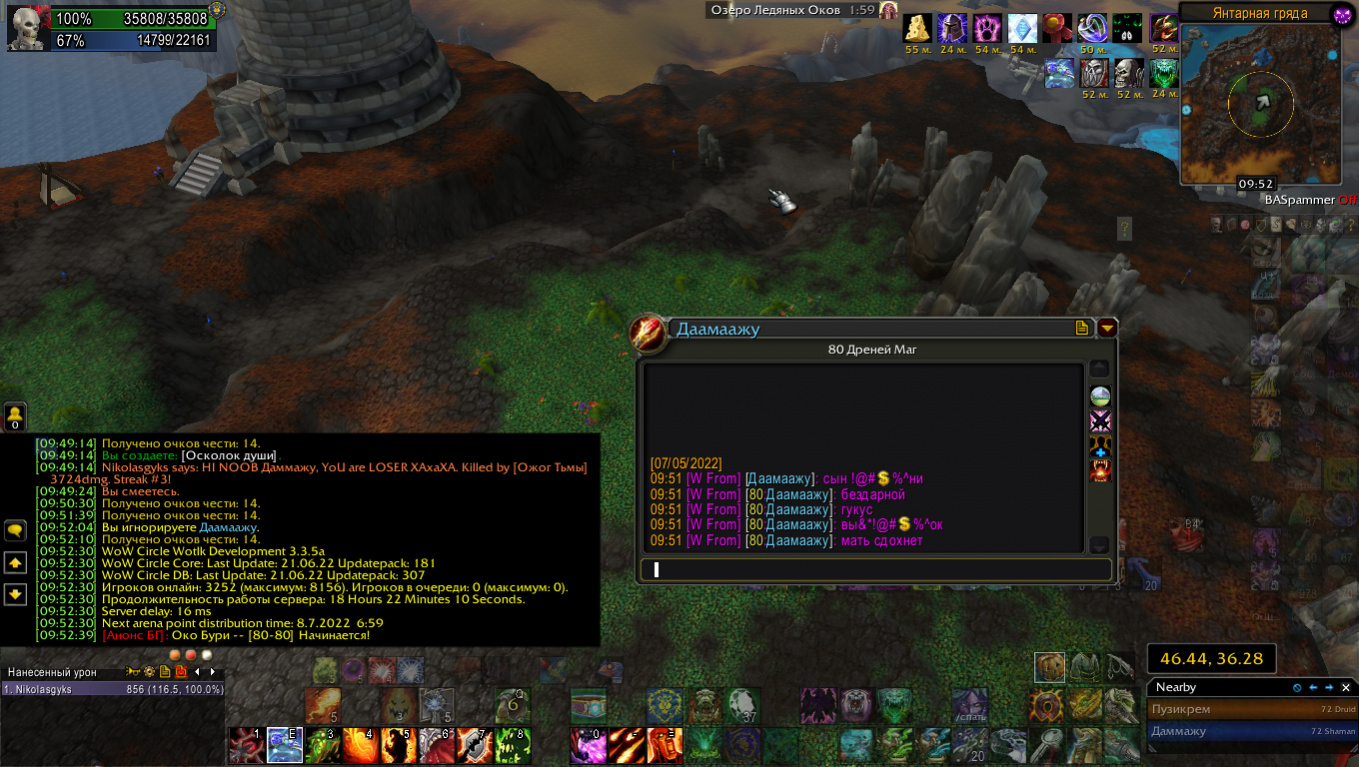The height and width of the screenshot is (767, 1359).
Task: Reset the damage meter with red icon
Action: tap(181, 672)
